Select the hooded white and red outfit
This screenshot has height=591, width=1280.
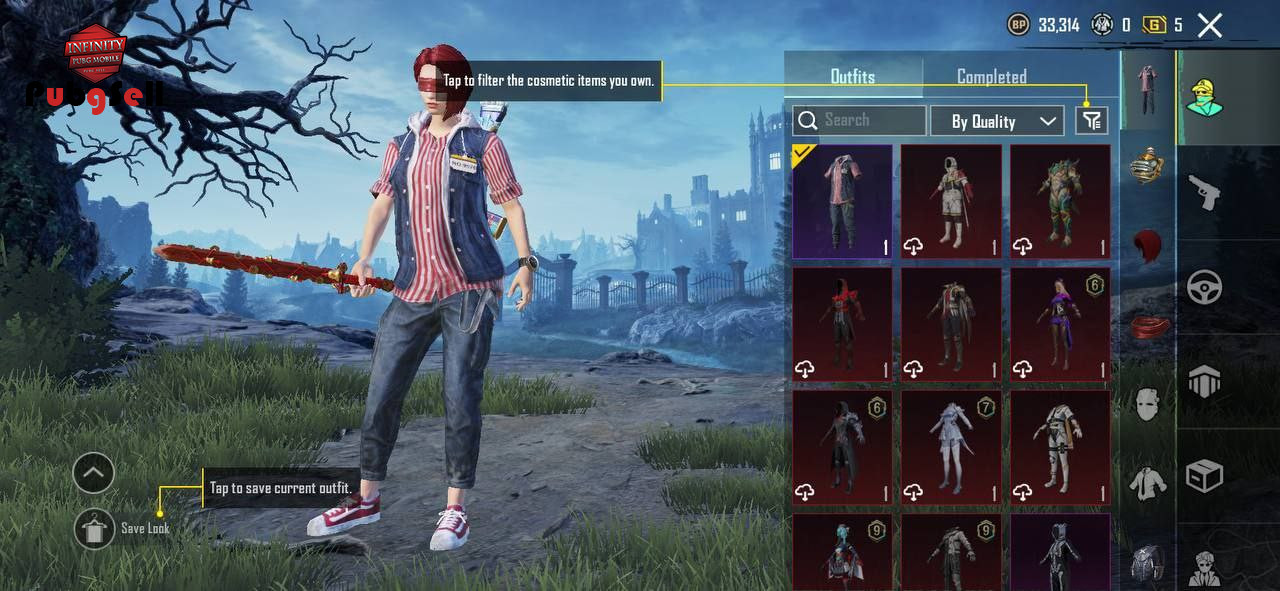(951, 202)
